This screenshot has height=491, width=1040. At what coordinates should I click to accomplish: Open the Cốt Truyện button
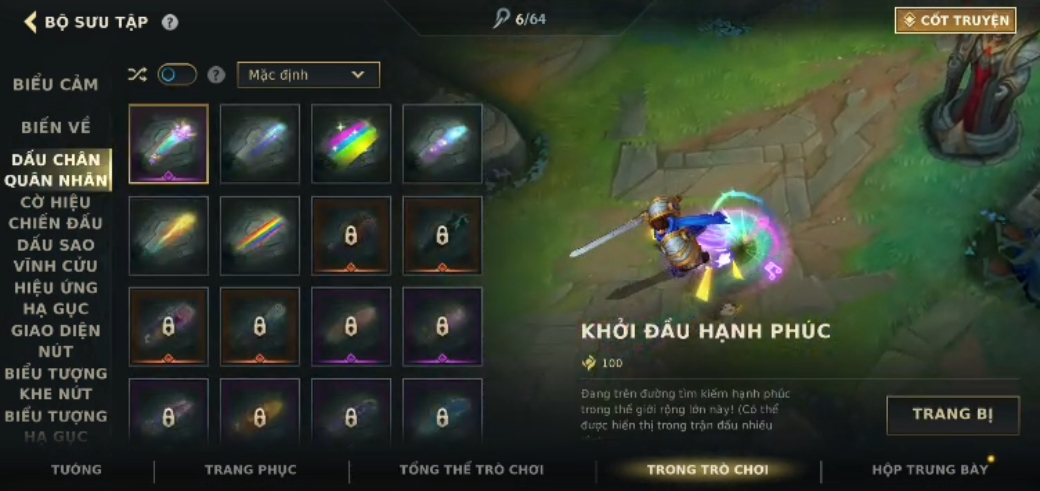click(x=955, y=20)
